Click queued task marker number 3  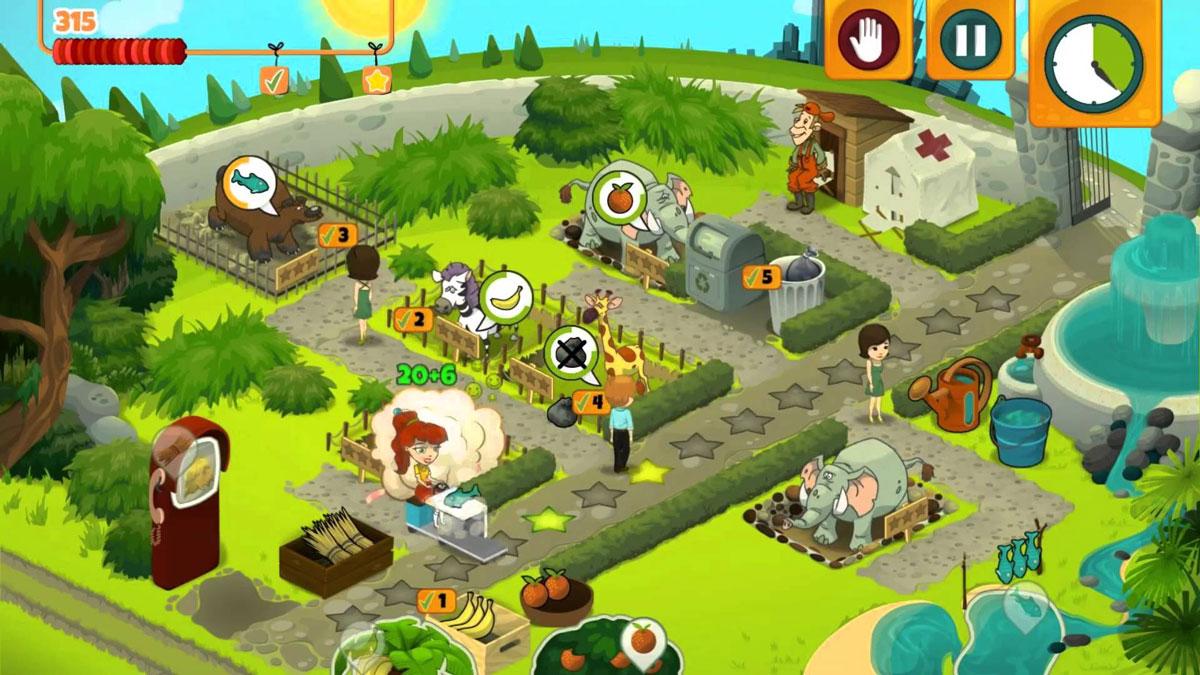337,235
